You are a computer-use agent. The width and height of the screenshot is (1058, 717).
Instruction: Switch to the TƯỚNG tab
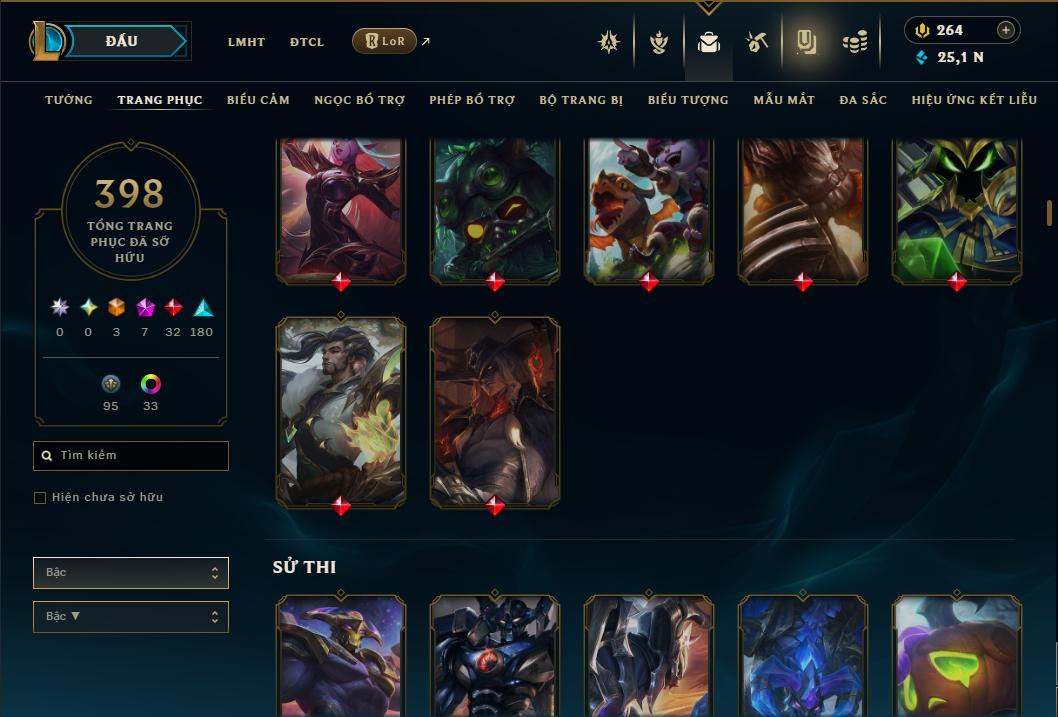point(69,100)
